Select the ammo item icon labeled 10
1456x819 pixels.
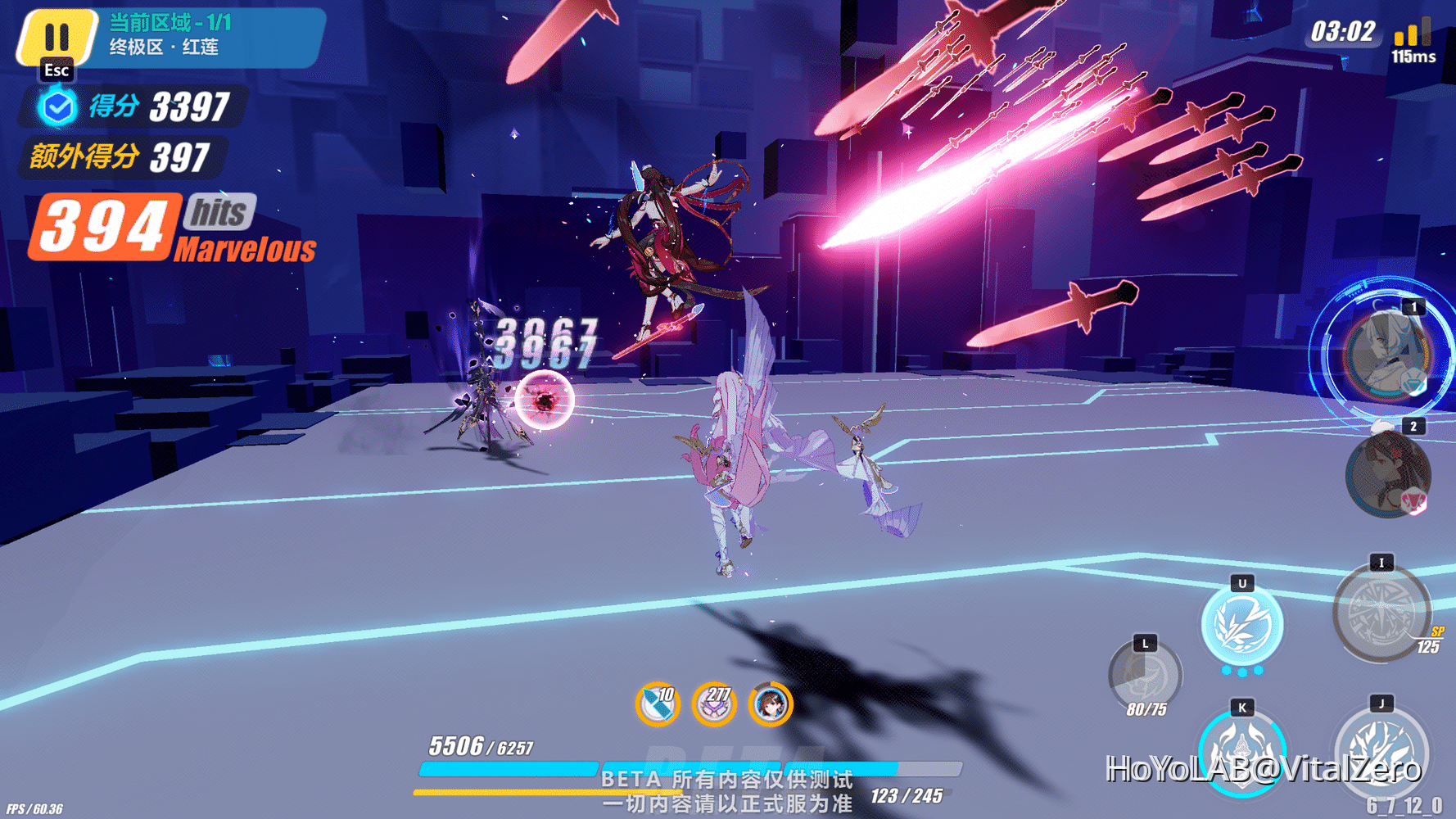[656, 704]
